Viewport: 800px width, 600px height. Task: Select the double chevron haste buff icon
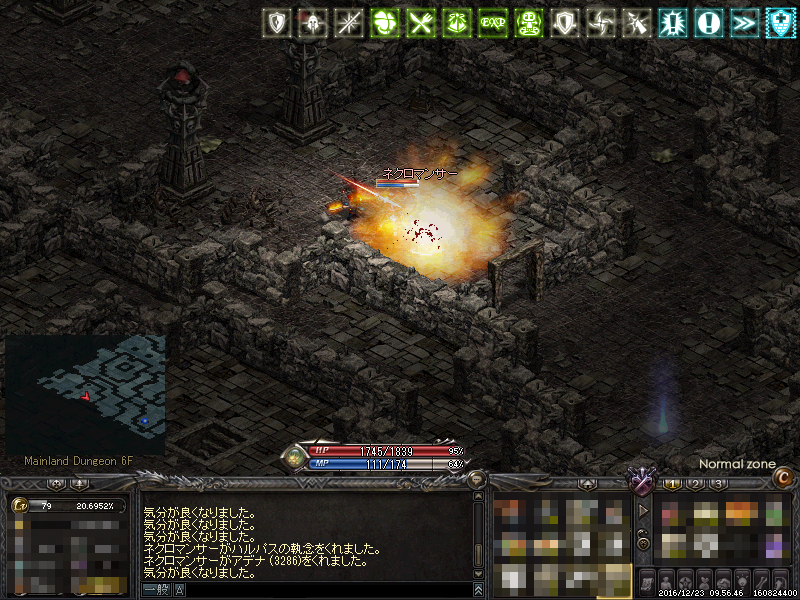(x=744, y=22)
